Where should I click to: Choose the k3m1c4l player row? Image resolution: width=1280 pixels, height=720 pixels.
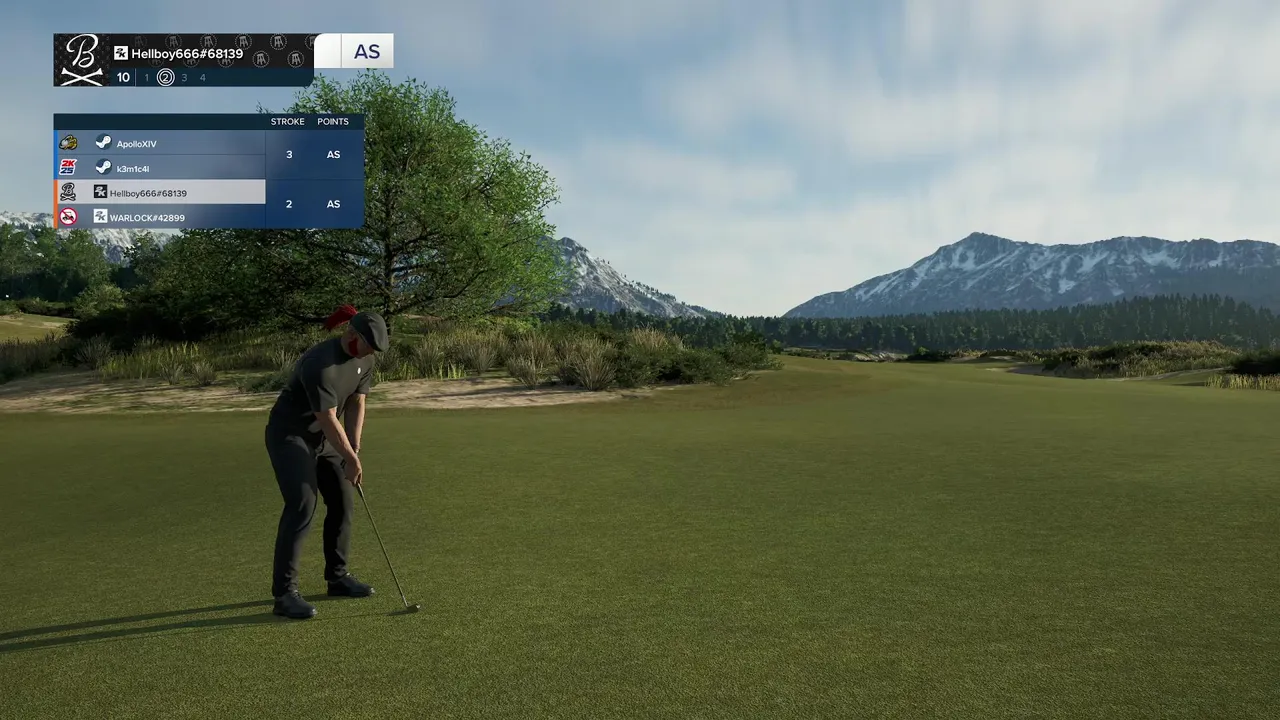click(x=160, y=168)
